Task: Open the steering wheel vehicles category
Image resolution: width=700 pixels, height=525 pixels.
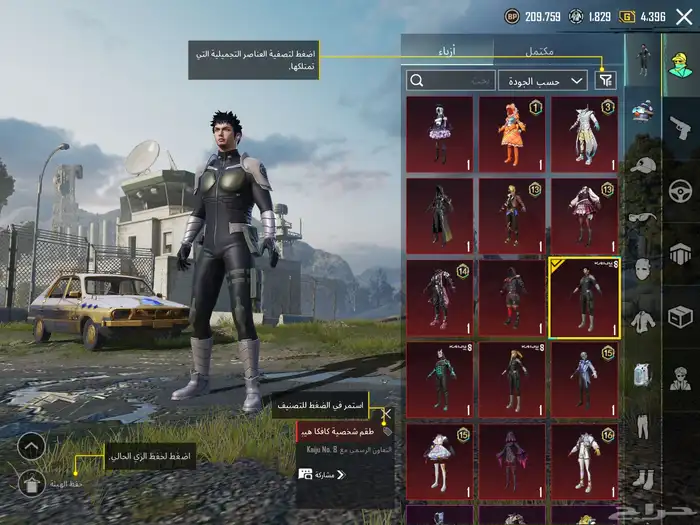Action: pos(680,189)
